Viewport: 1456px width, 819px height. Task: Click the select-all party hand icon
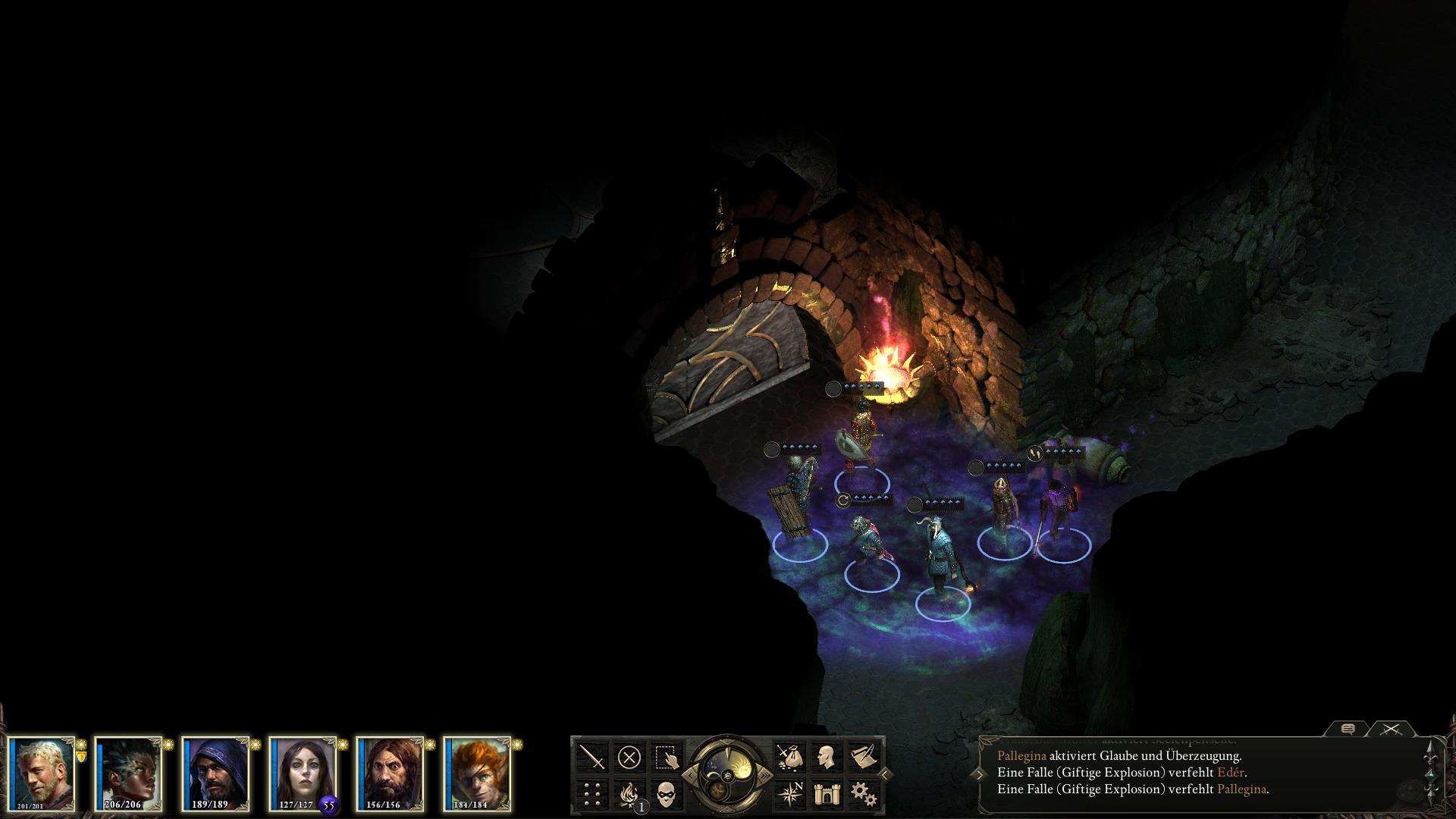[666, 757]
